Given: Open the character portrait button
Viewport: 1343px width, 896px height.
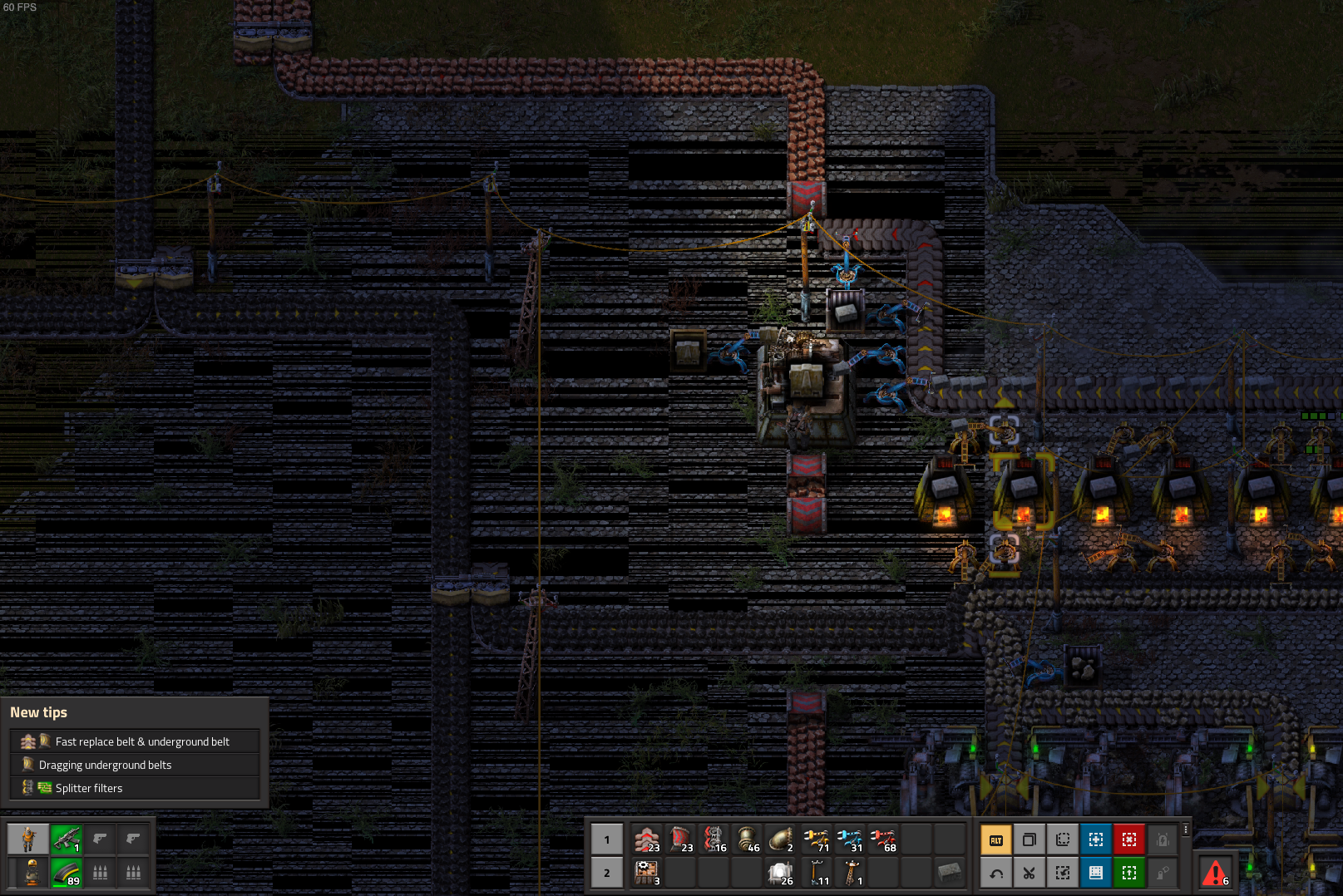Looking at the screenshot, I should coord(28,839).
